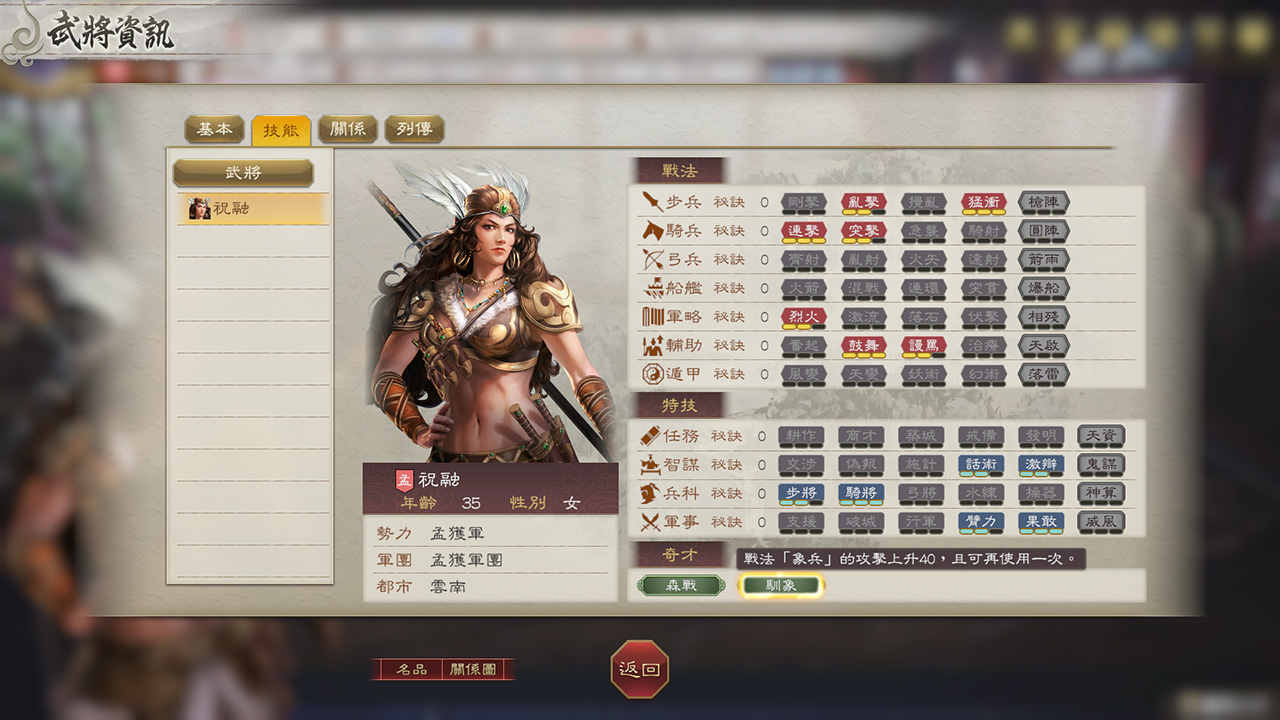Toggle the 鼓舞 tactic badge

click(x=862, y=347)
